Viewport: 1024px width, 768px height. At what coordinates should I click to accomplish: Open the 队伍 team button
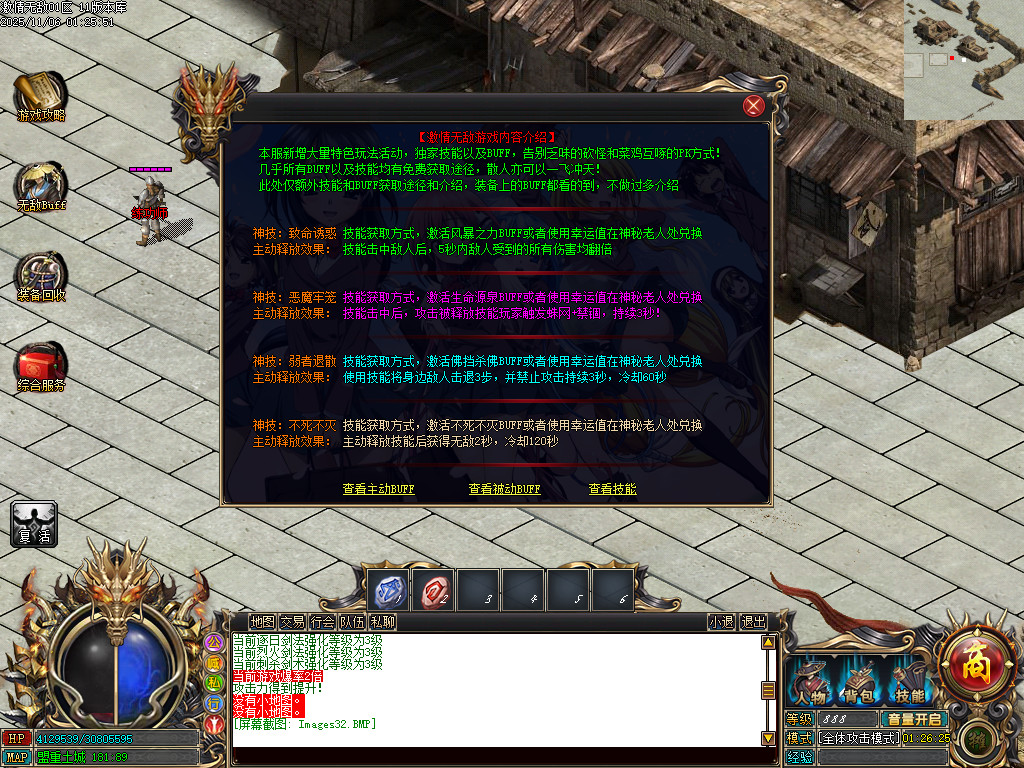(x=352, y=622)
